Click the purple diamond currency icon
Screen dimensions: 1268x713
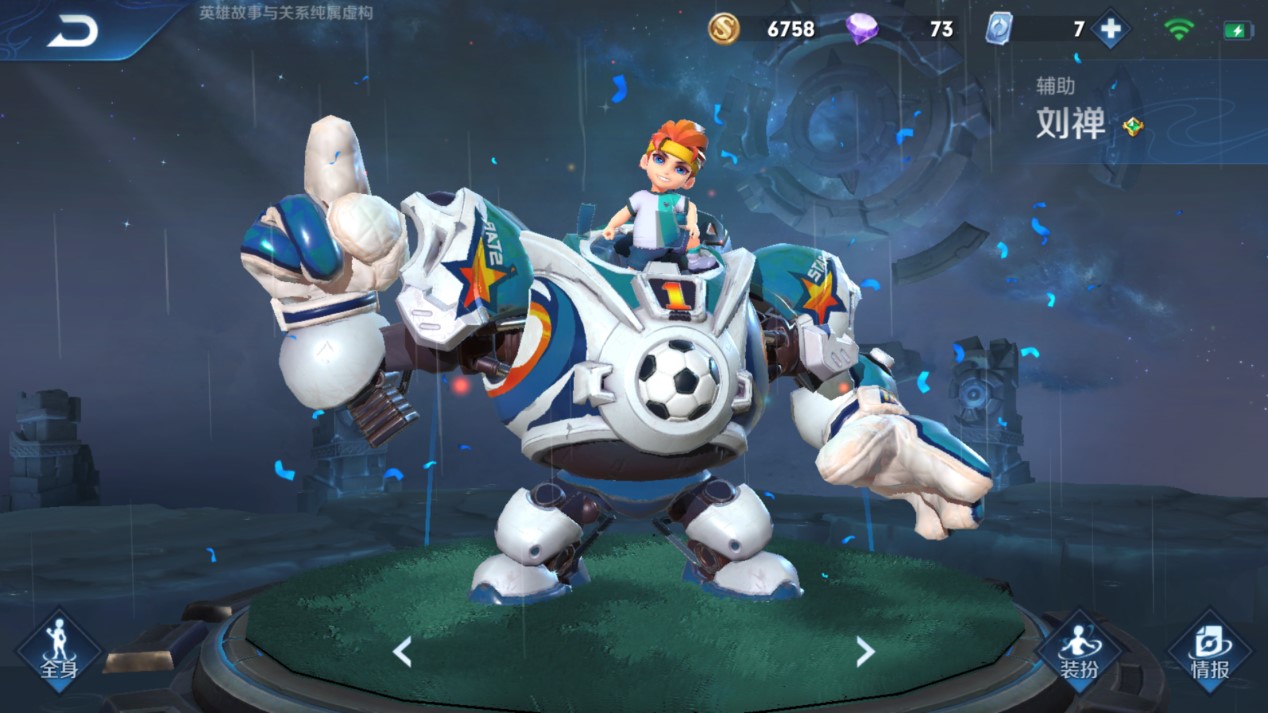[x=862, y=29]
